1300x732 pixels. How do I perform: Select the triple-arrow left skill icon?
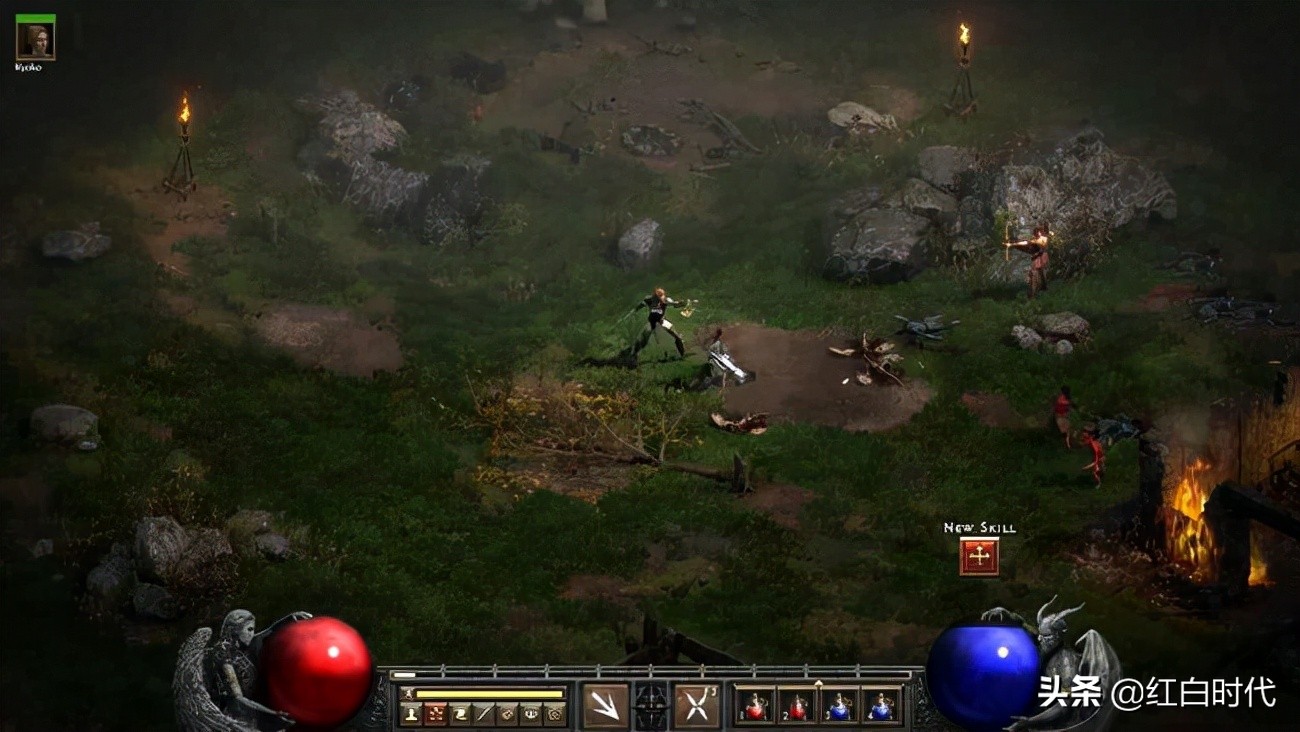click(605, 706)
